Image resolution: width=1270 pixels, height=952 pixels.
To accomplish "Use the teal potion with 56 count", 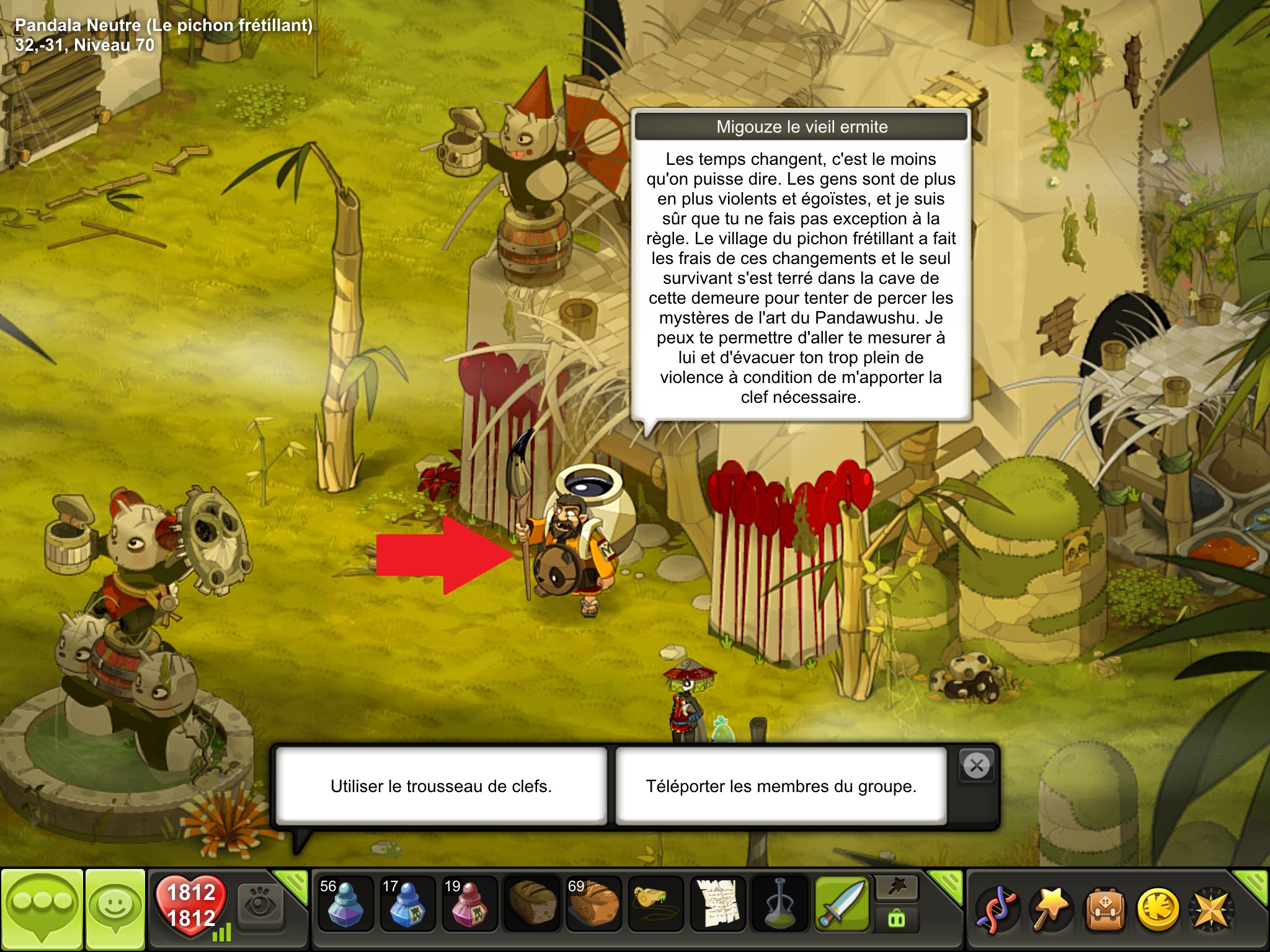I will pyautogui.click(x=345, y=905).
